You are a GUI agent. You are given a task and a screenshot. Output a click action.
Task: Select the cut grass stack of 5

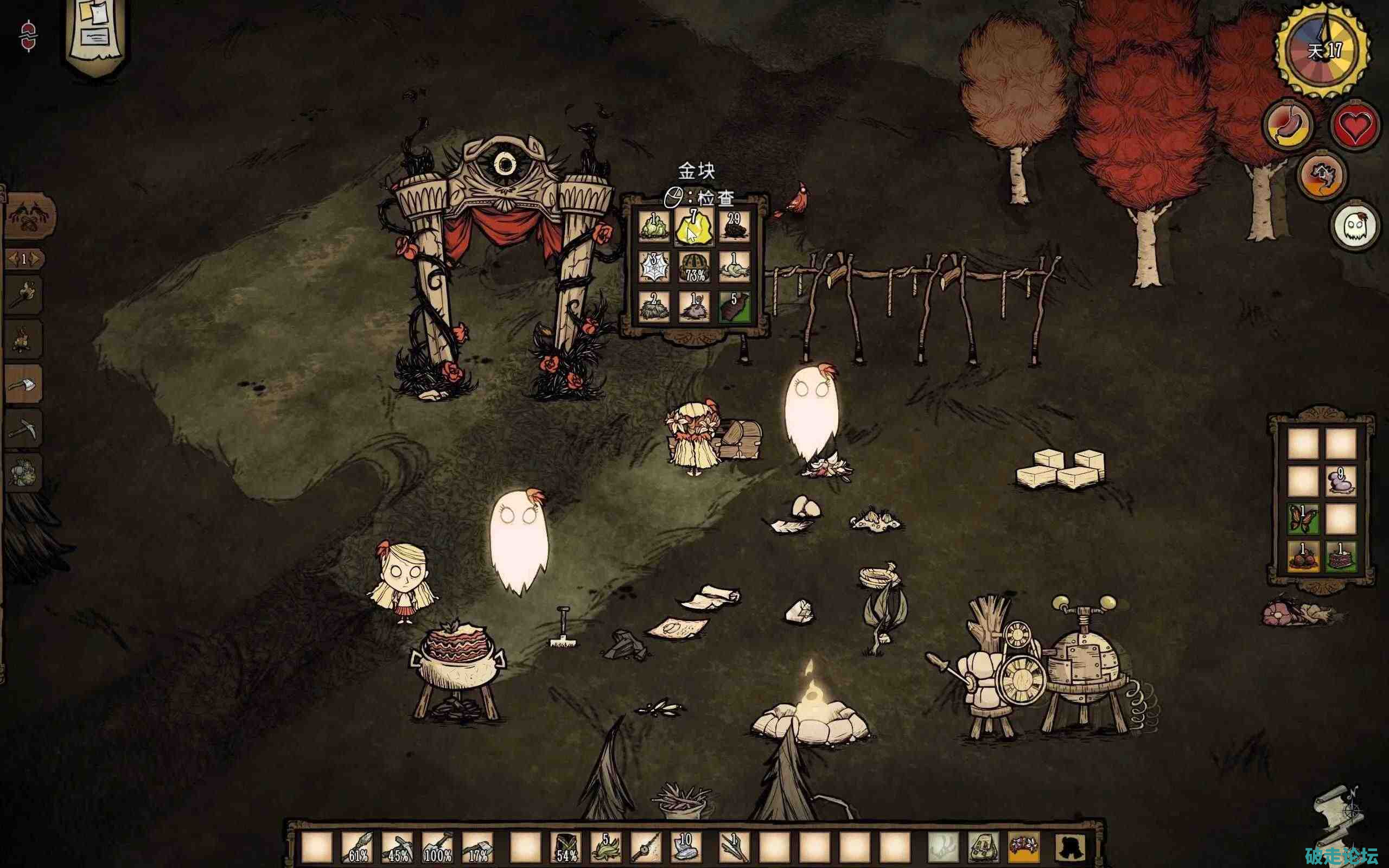pyautogui.click(x=605, y=848)
